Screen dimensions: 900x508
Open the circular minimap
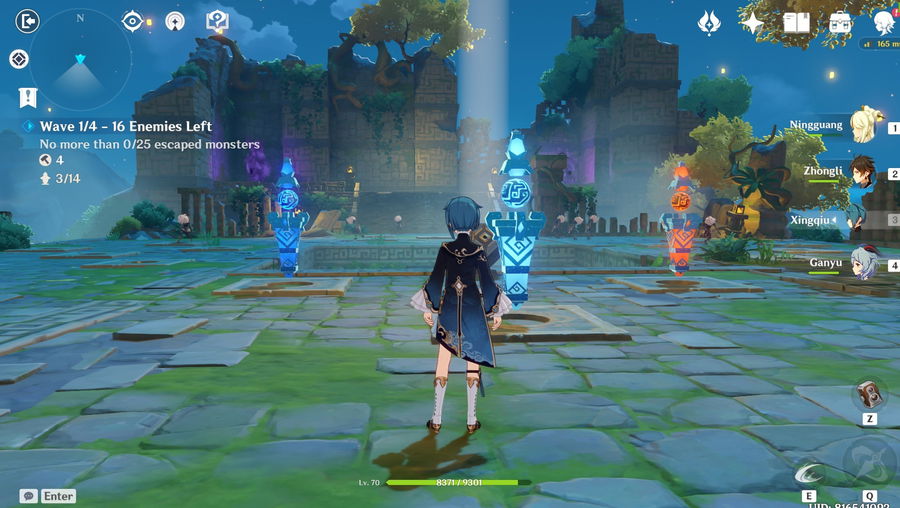(80, 60)
